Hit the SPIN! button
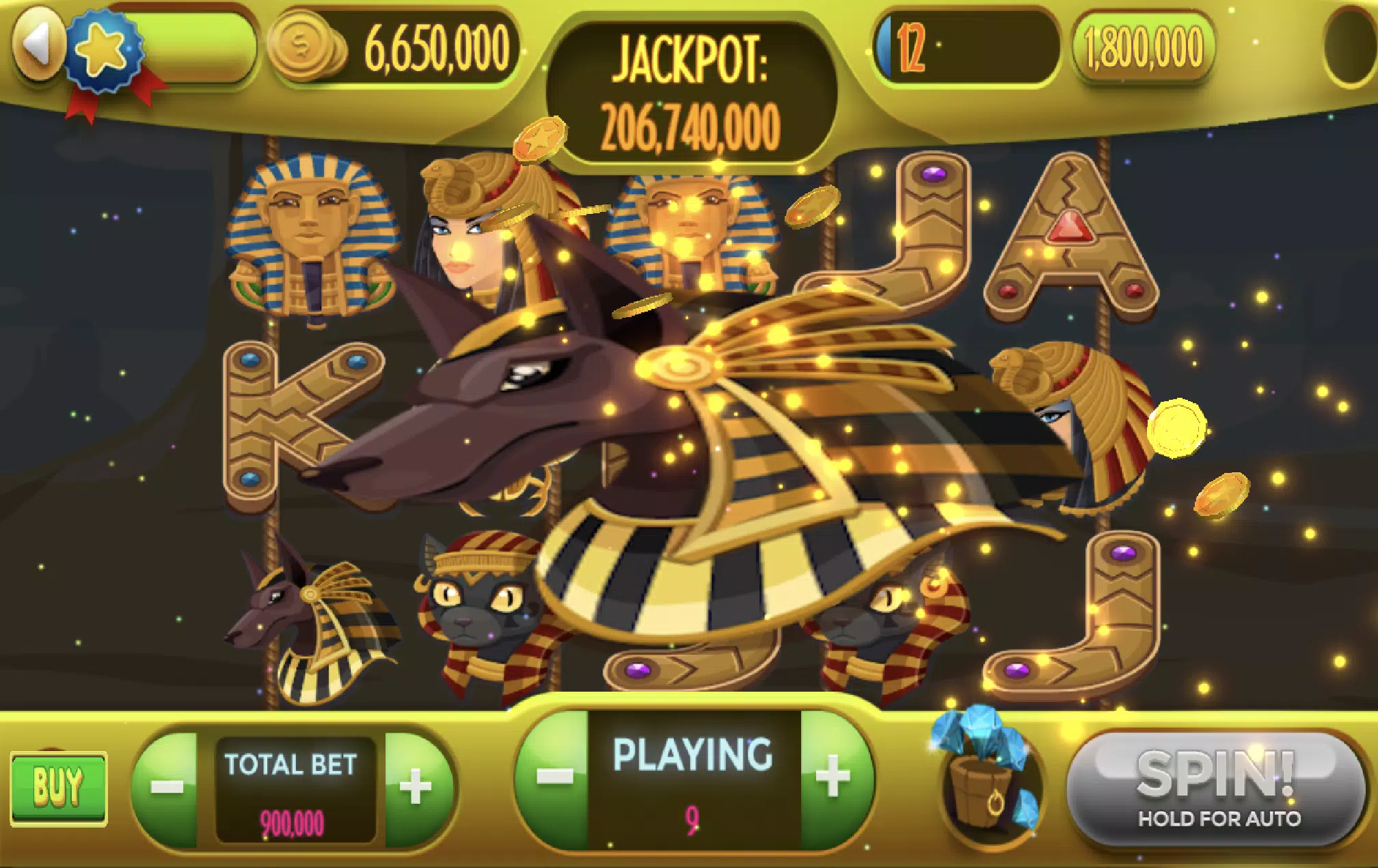The height and width of the screenshot is (868, 1378). (1216, 786)
